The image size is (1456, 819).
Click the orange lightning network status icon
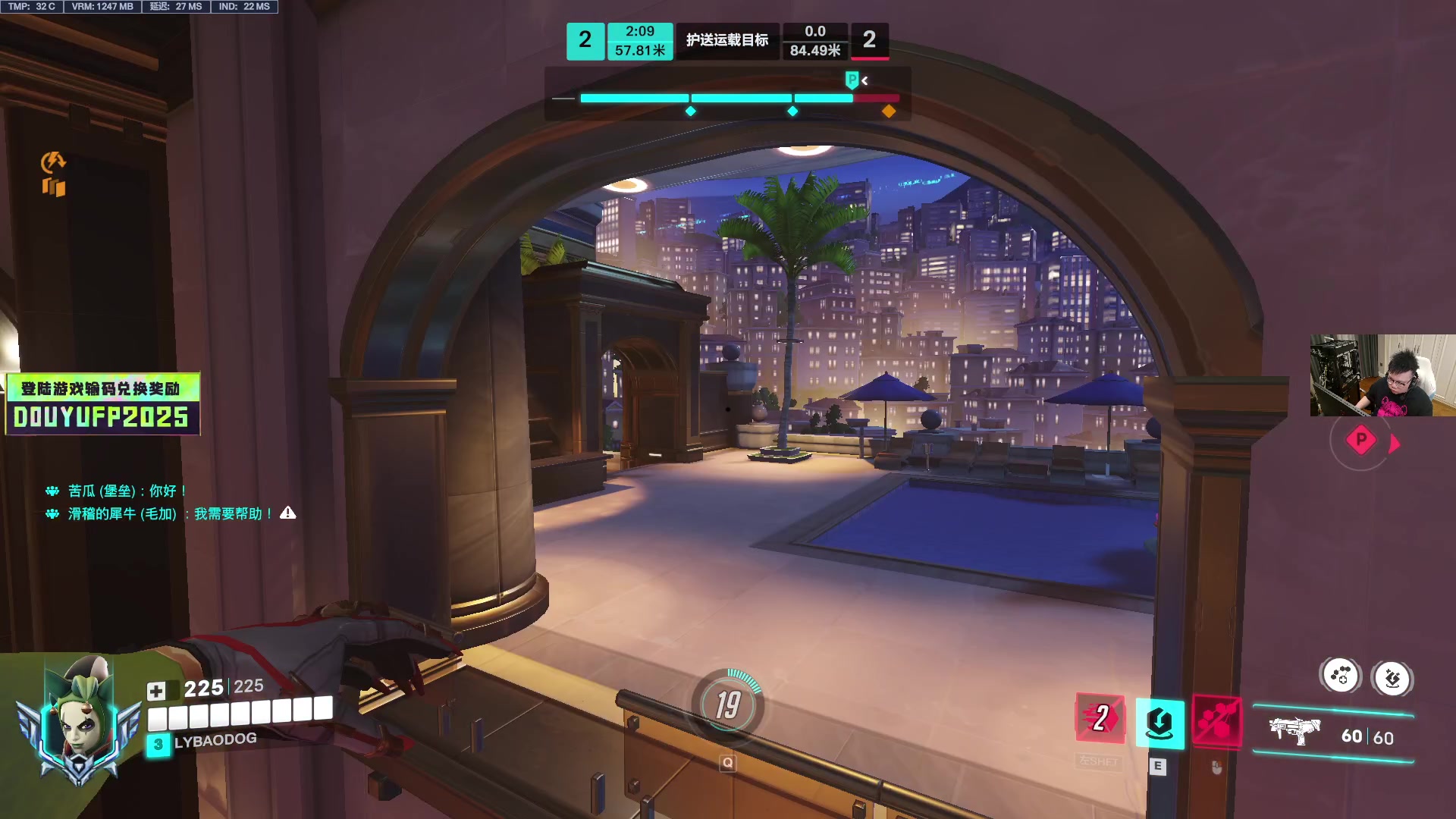pyautogui.click(x=53, y=161)
